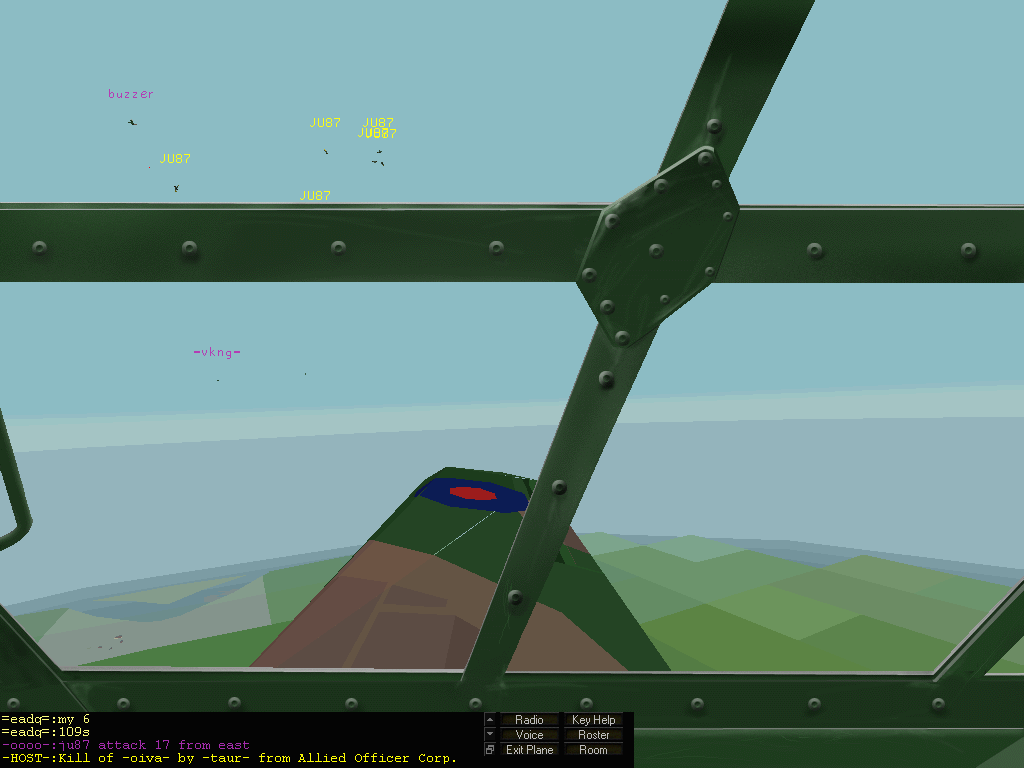Show the player Roster
This screenshot has width=1024, height=768.
point(593,735)
